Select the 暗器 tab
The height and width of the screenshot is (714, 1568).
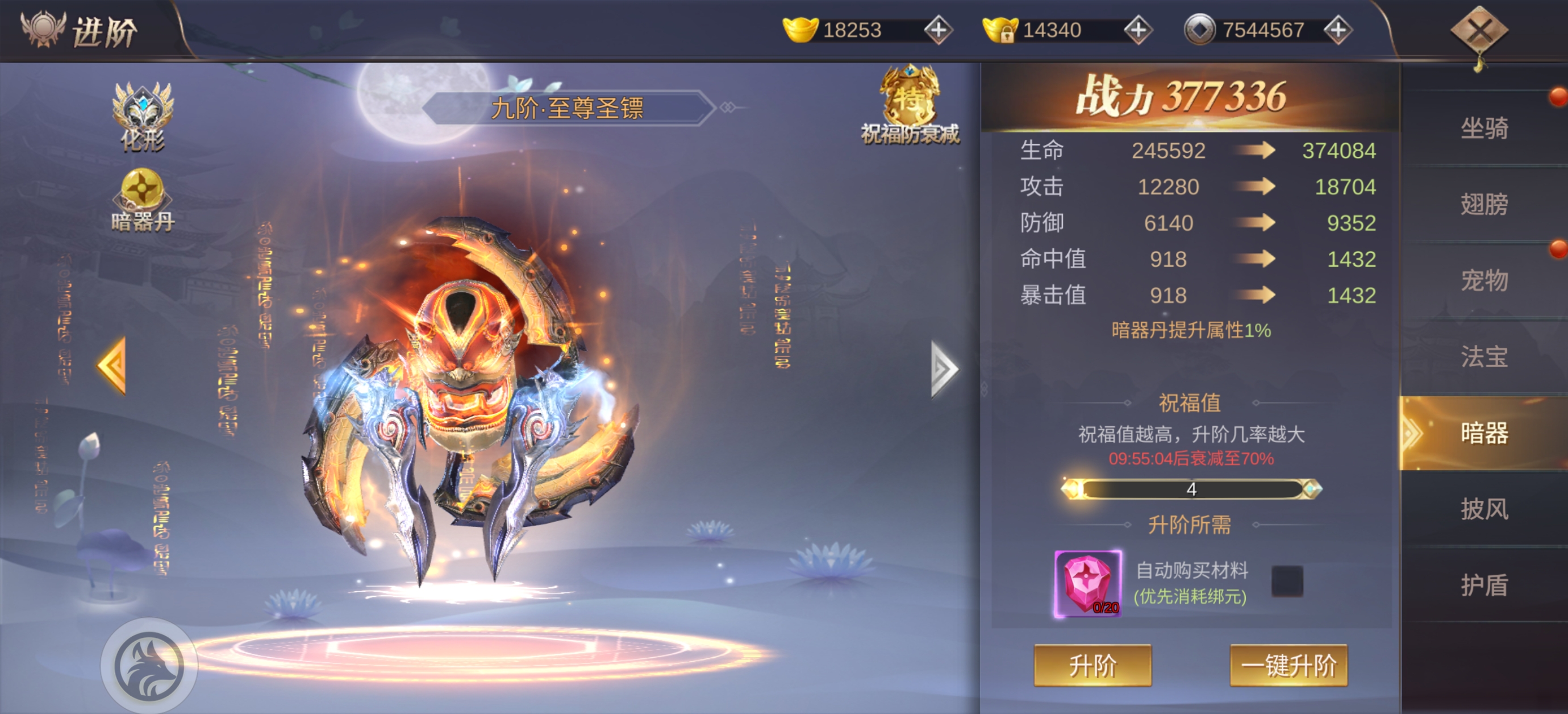pyautogui.click(x=1484, y=433)
